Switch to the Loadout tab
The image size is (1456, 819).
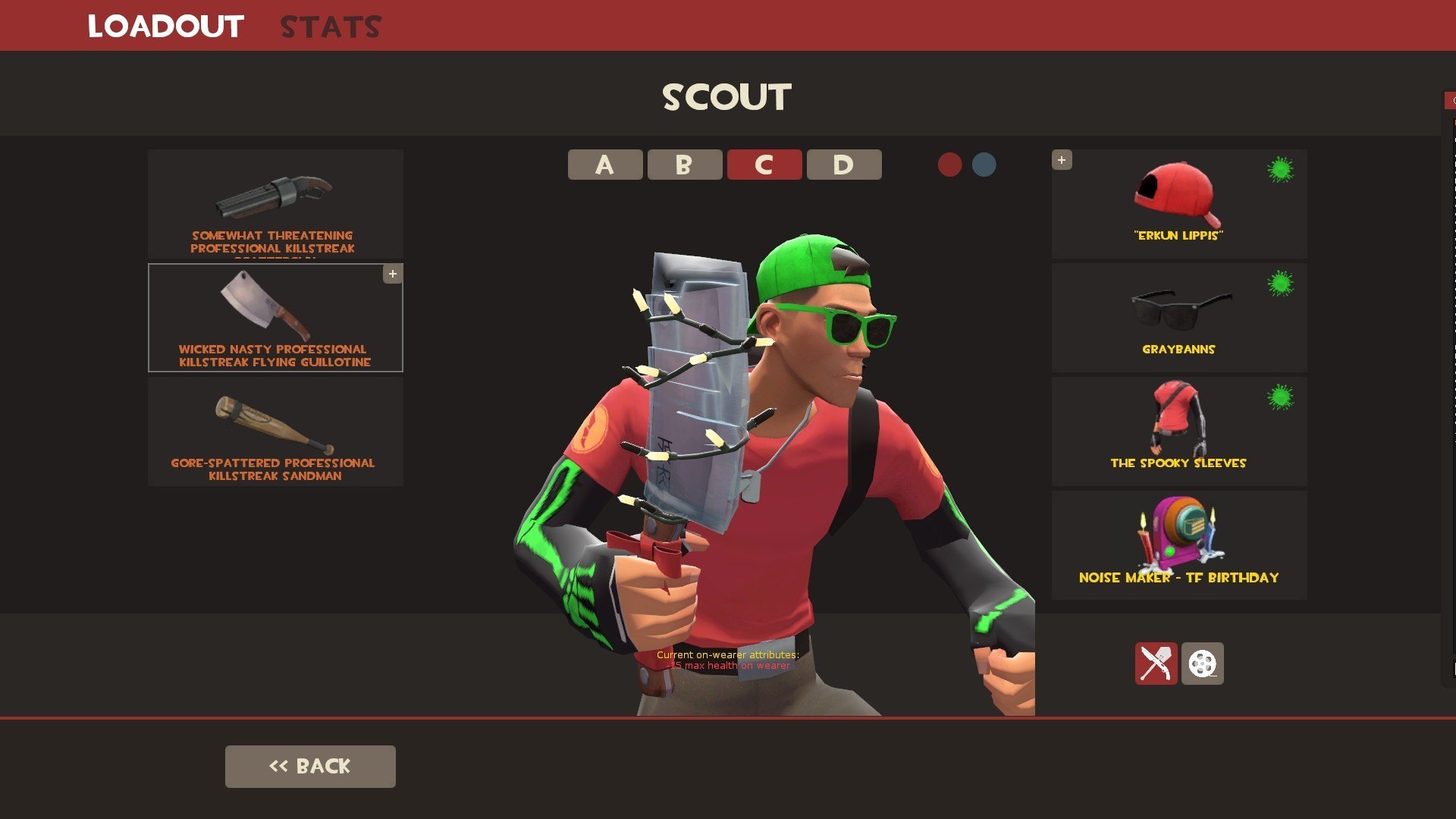[x=165, y=27]
